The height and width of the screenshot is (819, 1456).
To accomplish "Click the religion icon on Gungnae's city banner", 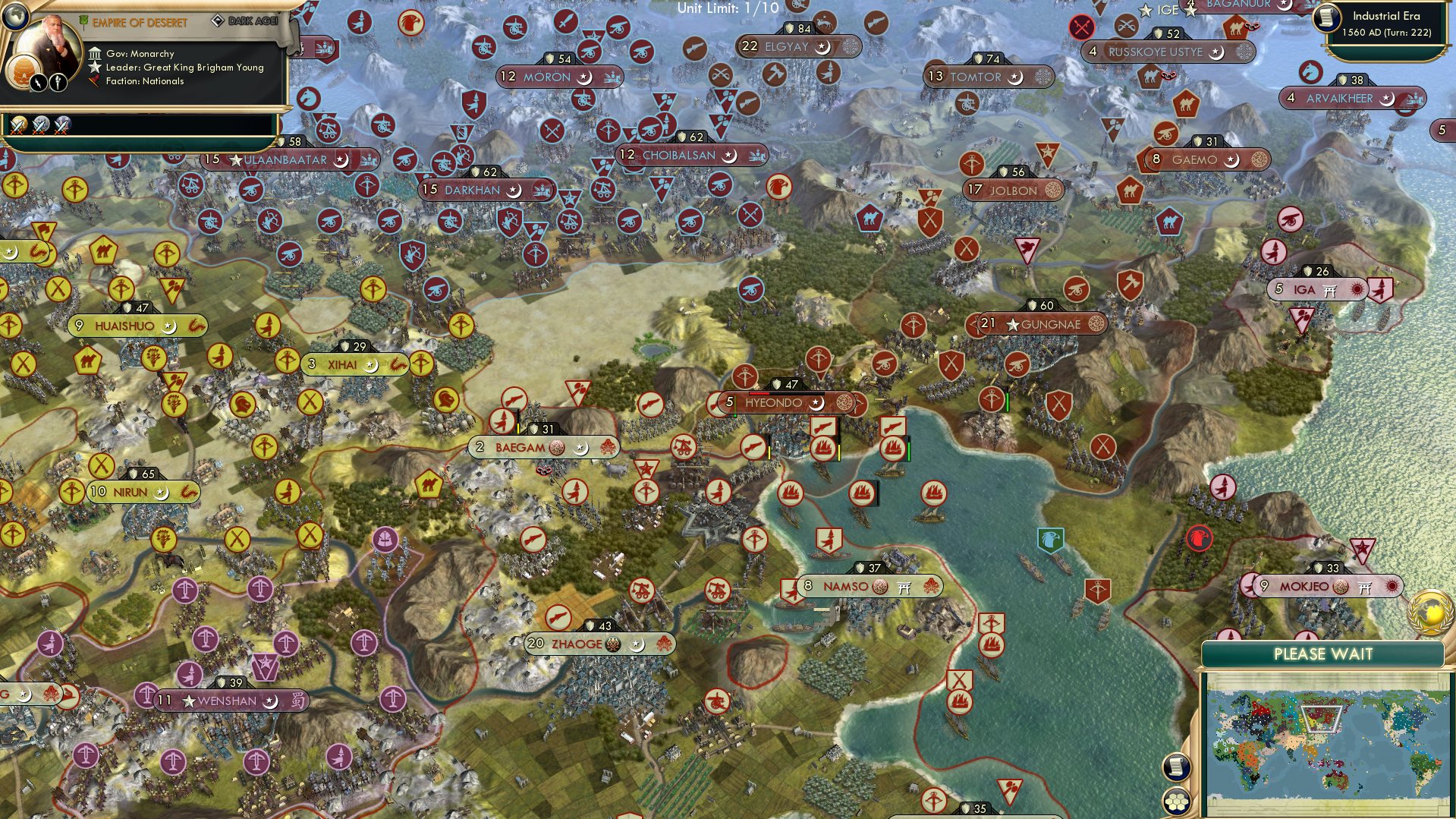I will pyautogui.click(x=1096, y=323).
